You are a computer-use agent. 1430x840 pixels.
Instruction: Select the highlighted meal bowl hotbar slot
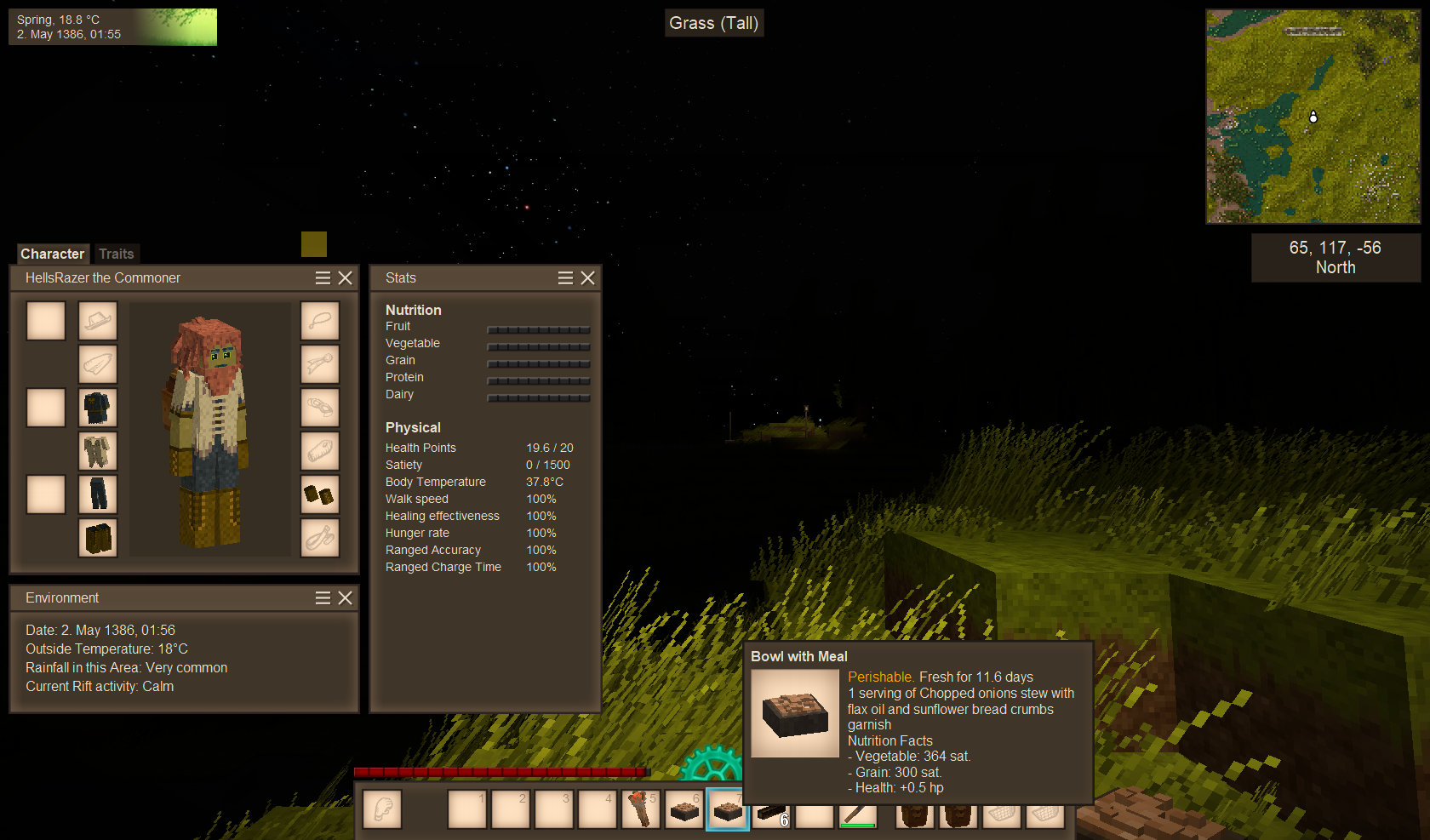click(727, 809)
